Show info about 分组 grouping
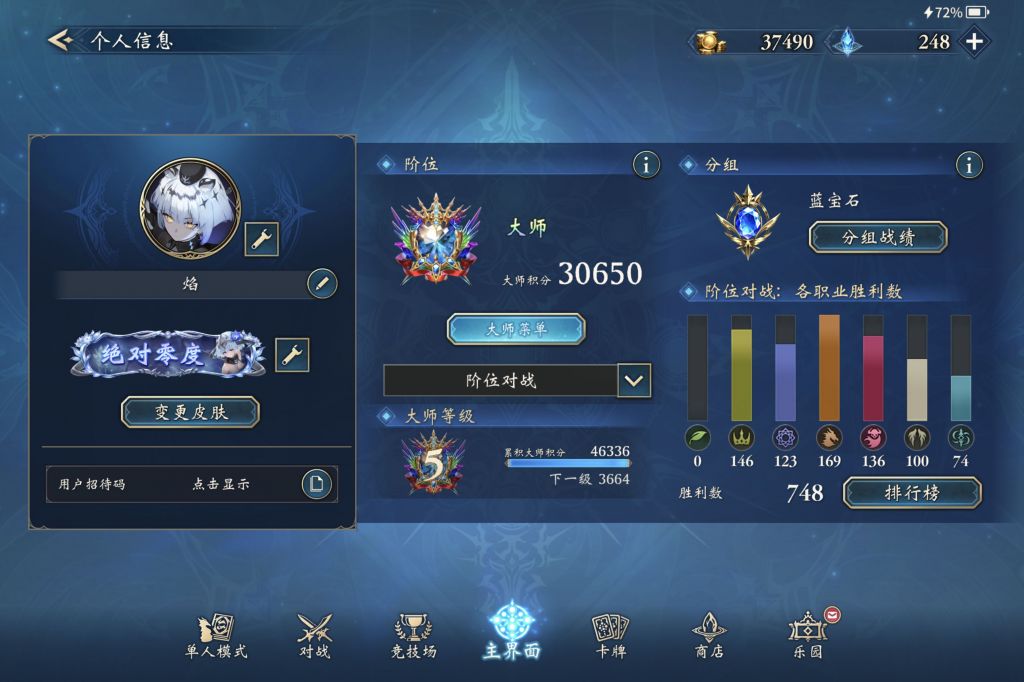 pyautogui.click(x=967, y=165)
